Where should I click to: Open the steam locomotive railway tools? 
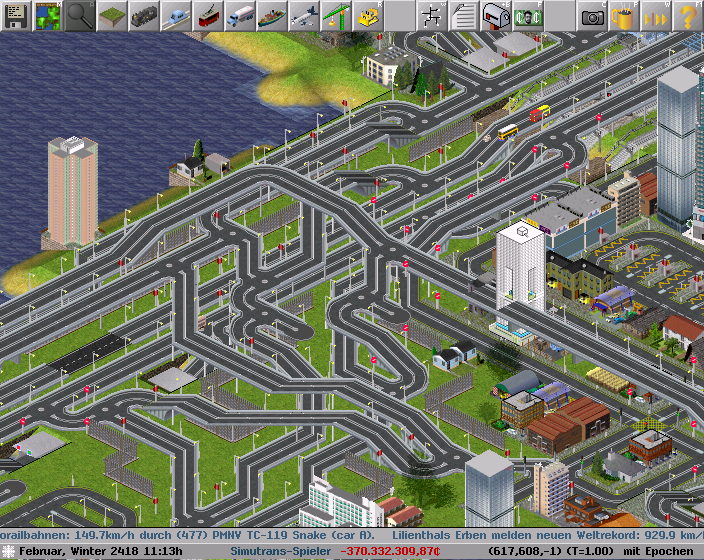point(144,16)
